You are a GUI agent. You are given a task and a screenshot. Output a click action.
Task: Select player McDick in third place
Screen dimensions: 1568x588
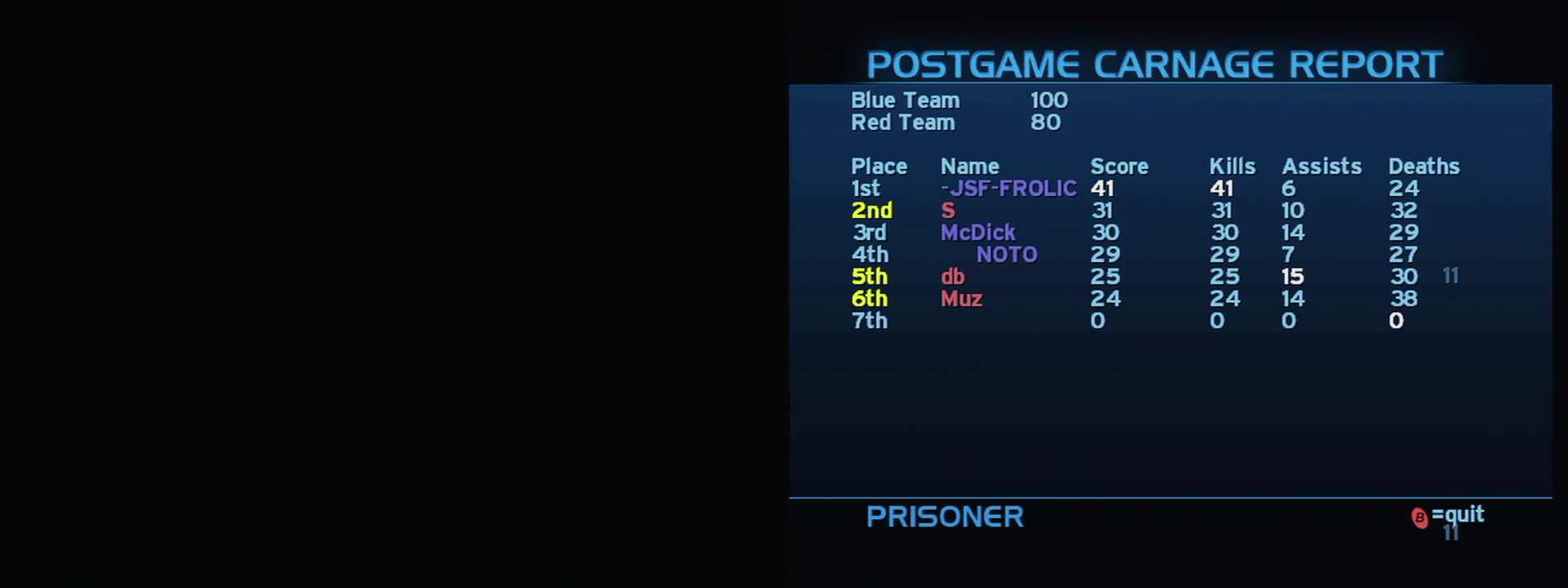[x=978, y=233]
